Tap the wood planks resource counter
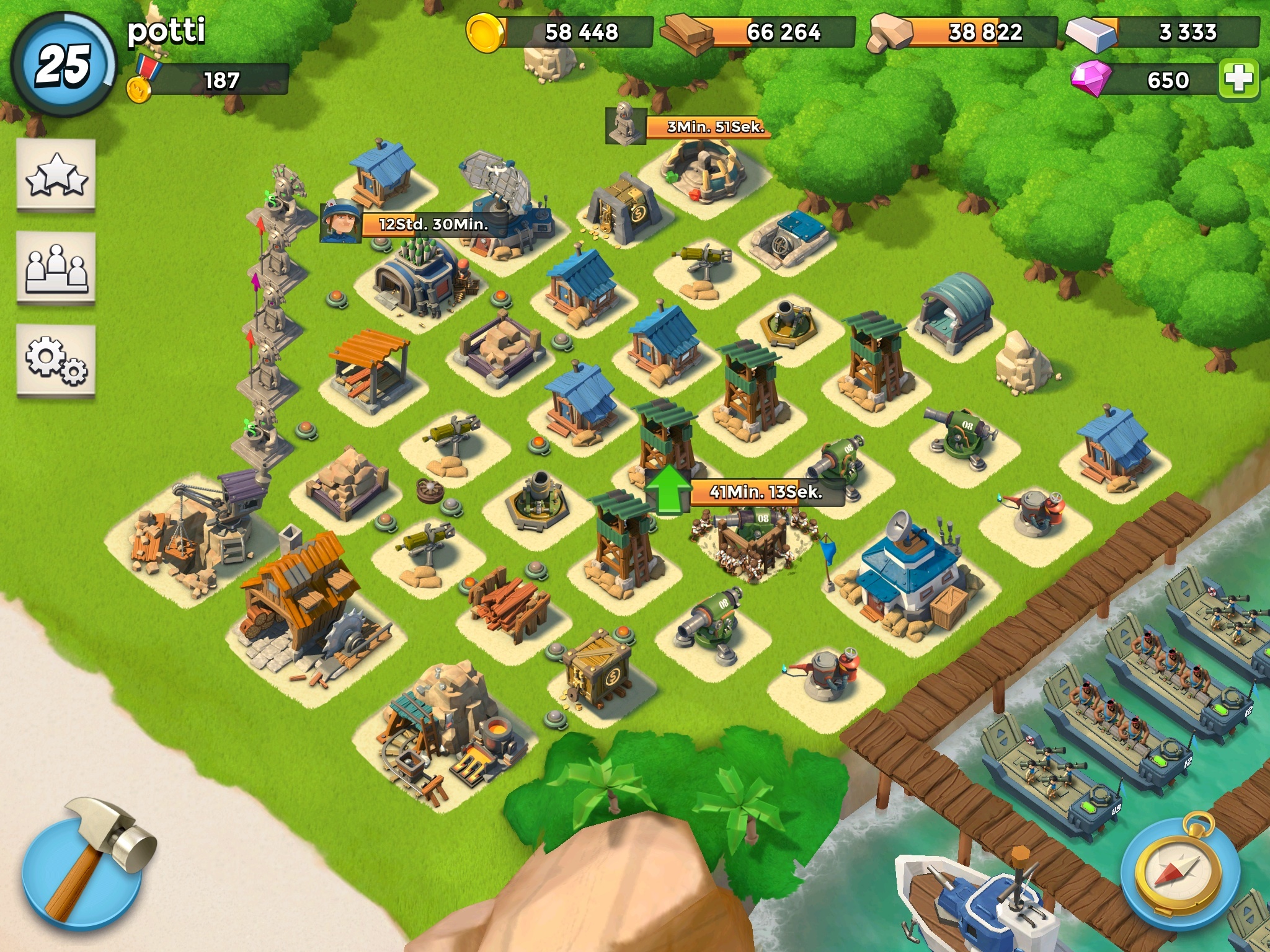 tap(760, 32)
